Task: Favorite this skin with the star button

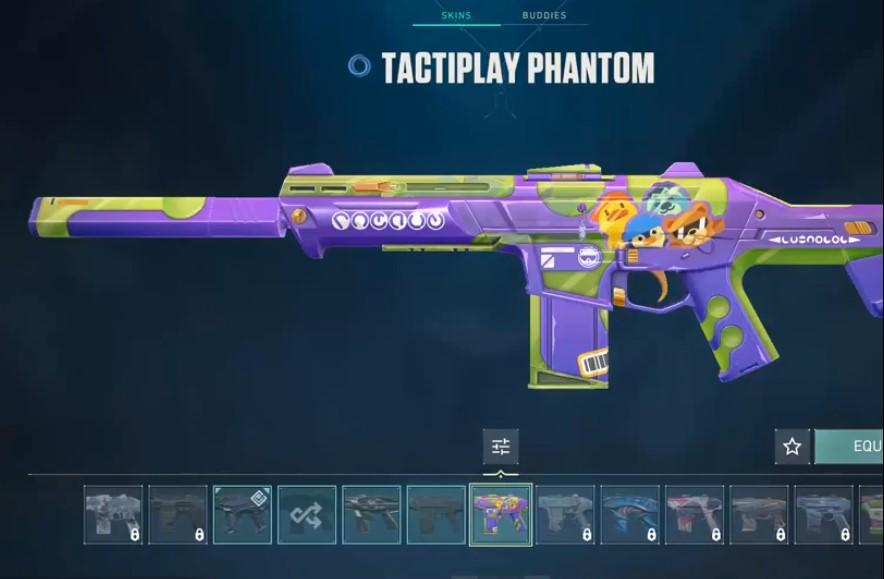Action: [x=792, y=447]
